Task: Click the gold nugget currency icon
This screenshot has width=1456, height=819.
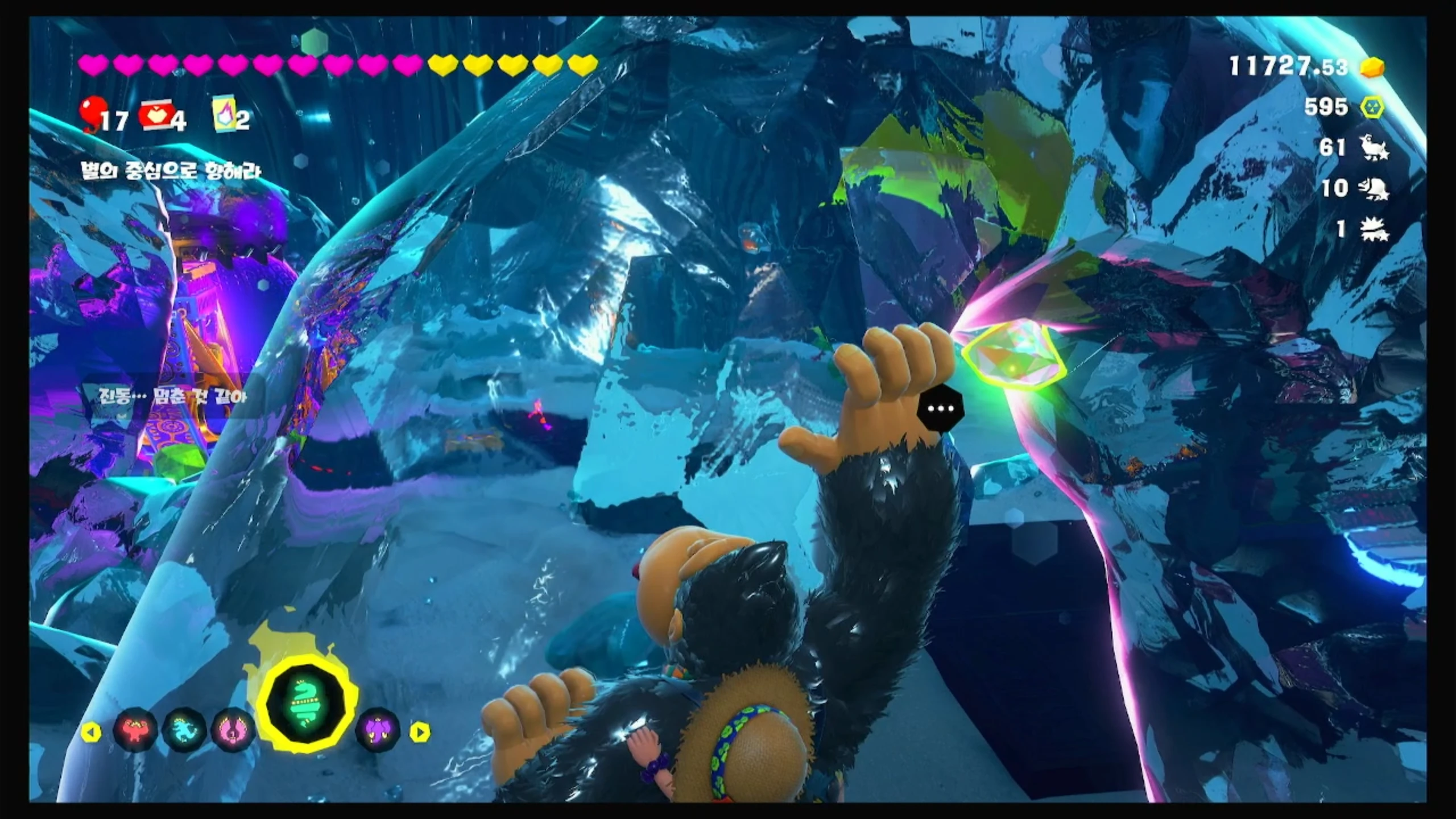Action: tap(1372, 68)
